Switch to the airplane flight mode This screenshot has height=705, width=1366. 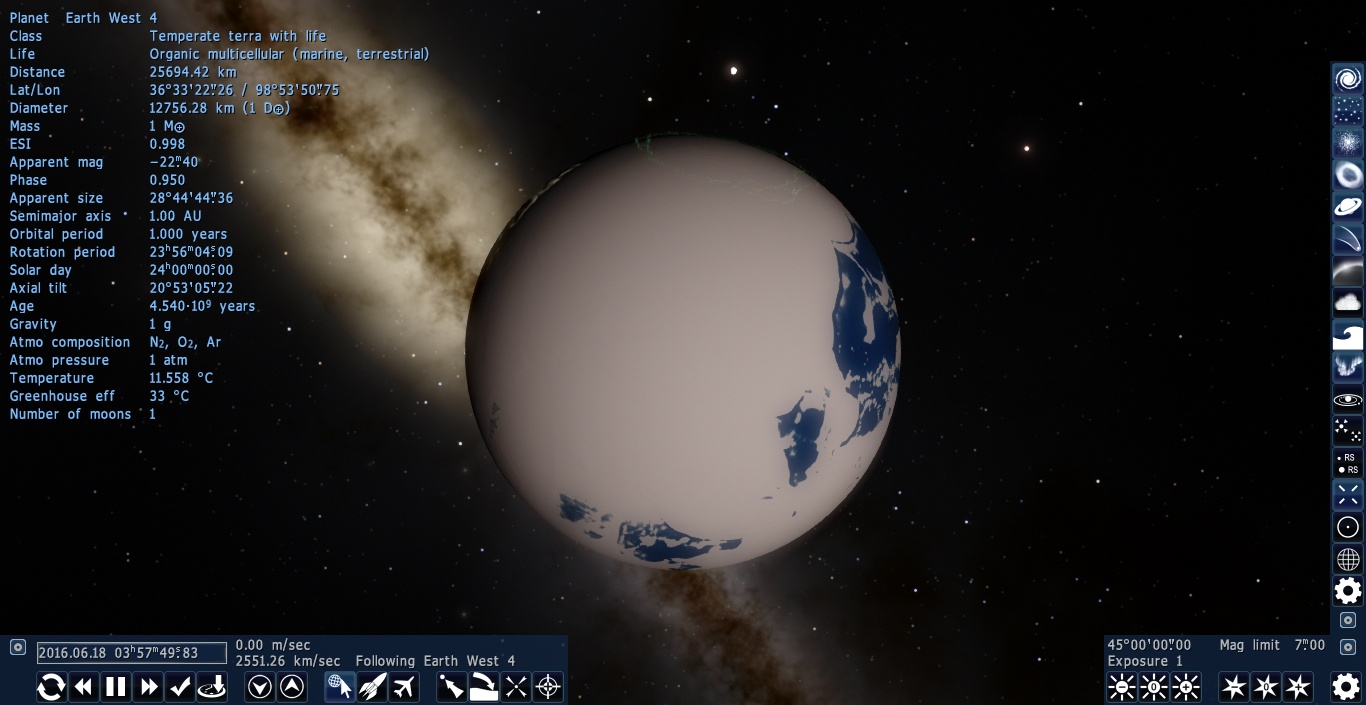click(x=404, y=687)
